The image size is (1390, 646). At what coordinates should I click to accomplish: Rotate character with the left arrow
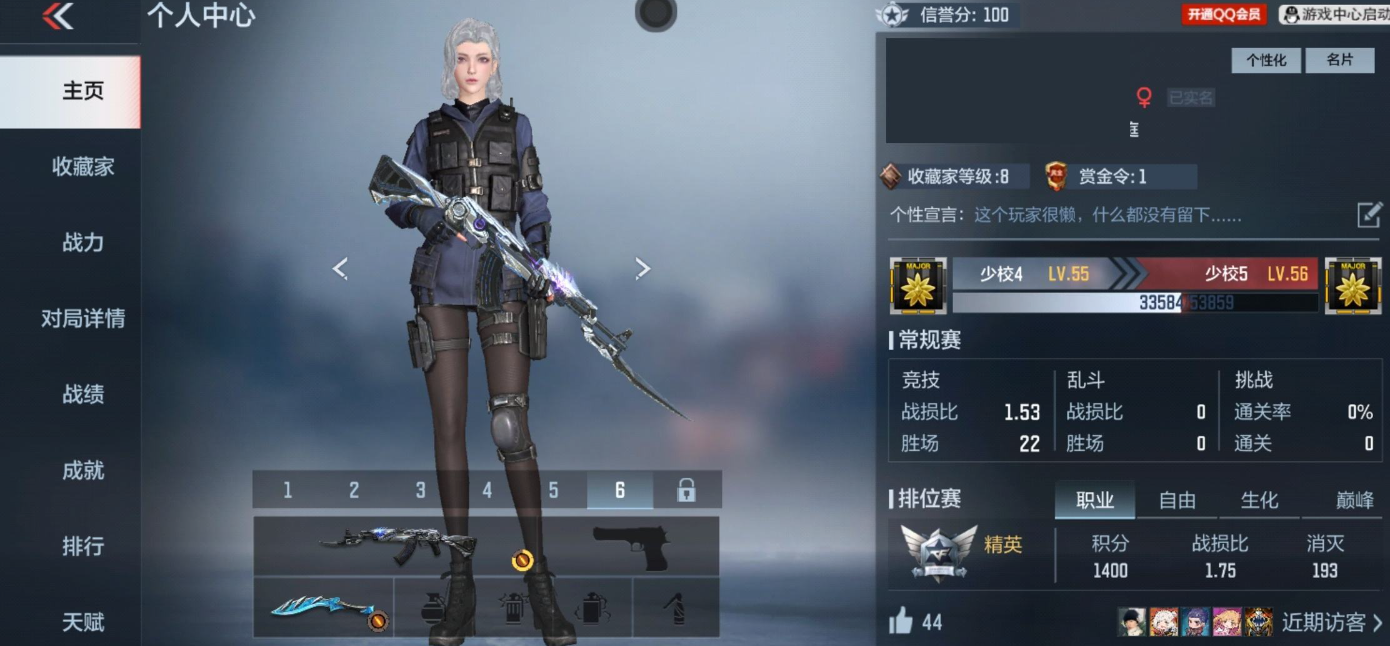[340, 268]
